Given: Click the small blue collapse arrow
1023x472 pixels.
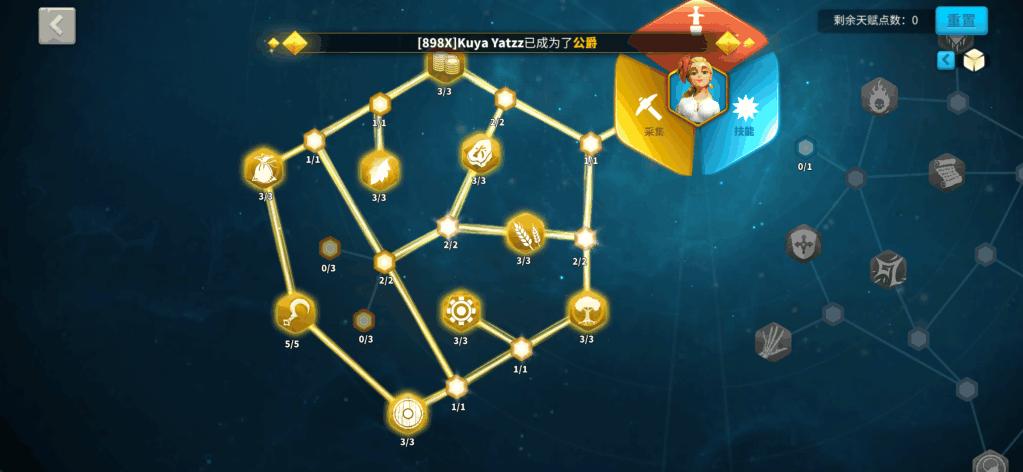Looking at the screenshot, I should pos(945,61).
